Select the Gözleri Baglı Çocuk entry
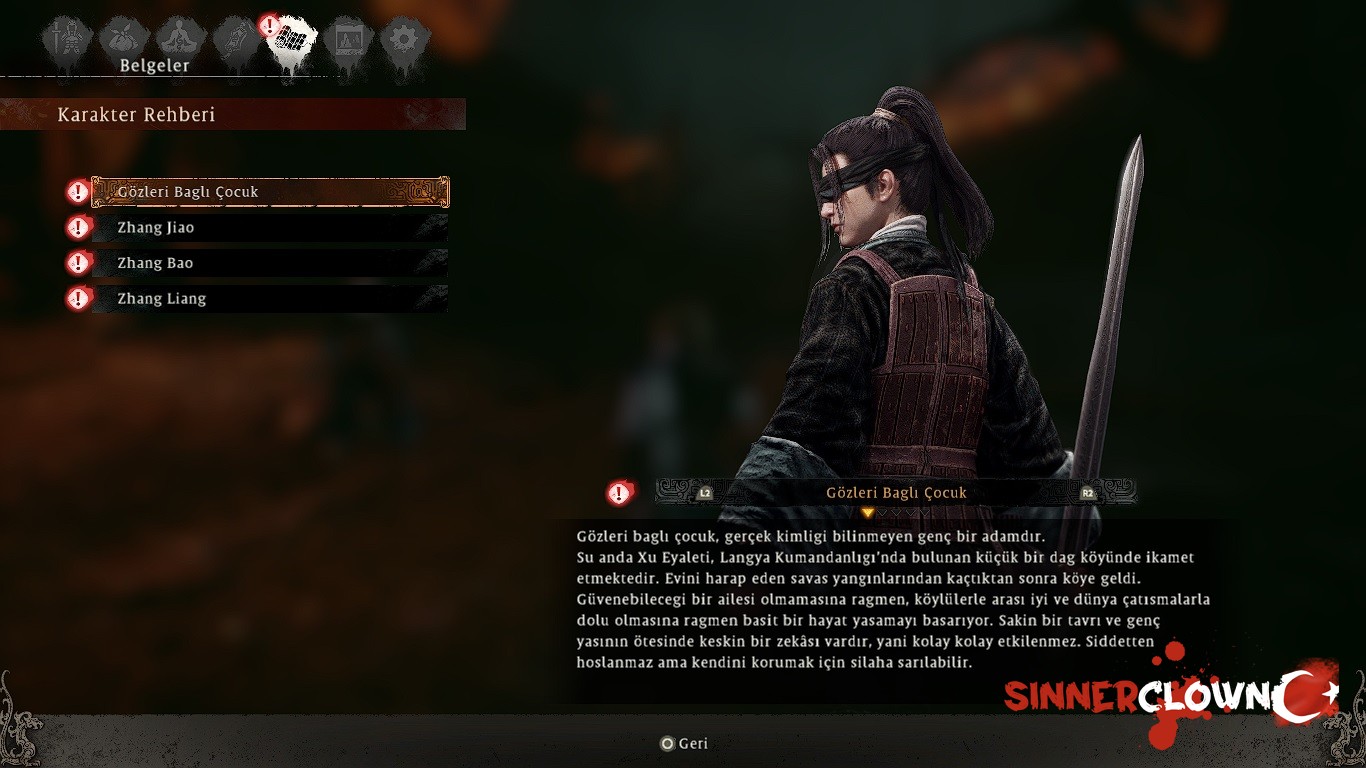 click(x=270, y=192)
